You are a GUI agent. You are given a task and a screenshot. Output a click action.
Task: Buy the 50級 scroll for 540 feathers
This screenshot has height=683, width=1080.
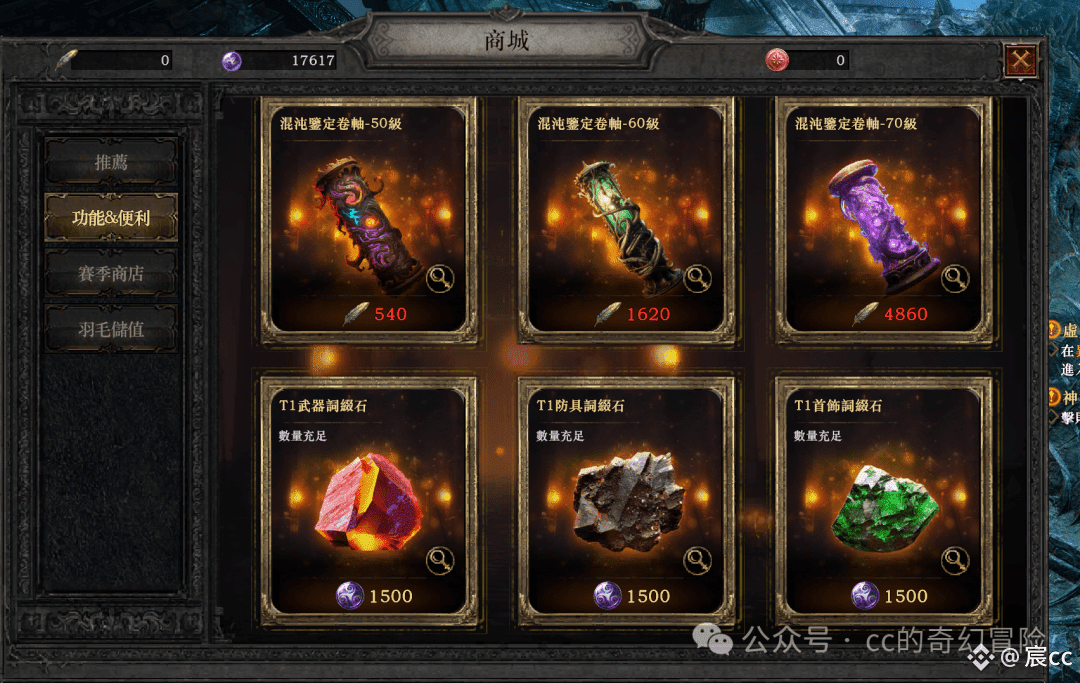(x=376, y=314)
